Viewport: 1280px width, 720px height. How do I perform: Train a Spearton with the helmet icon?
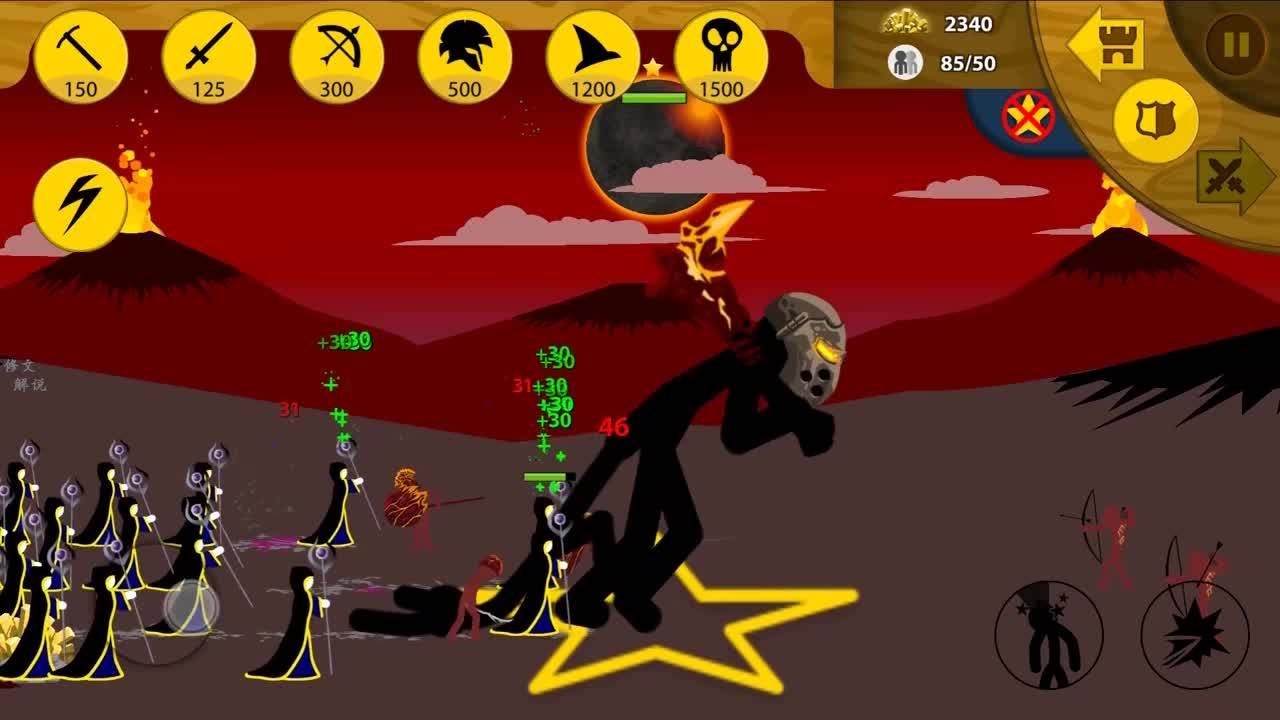[464, 57]
